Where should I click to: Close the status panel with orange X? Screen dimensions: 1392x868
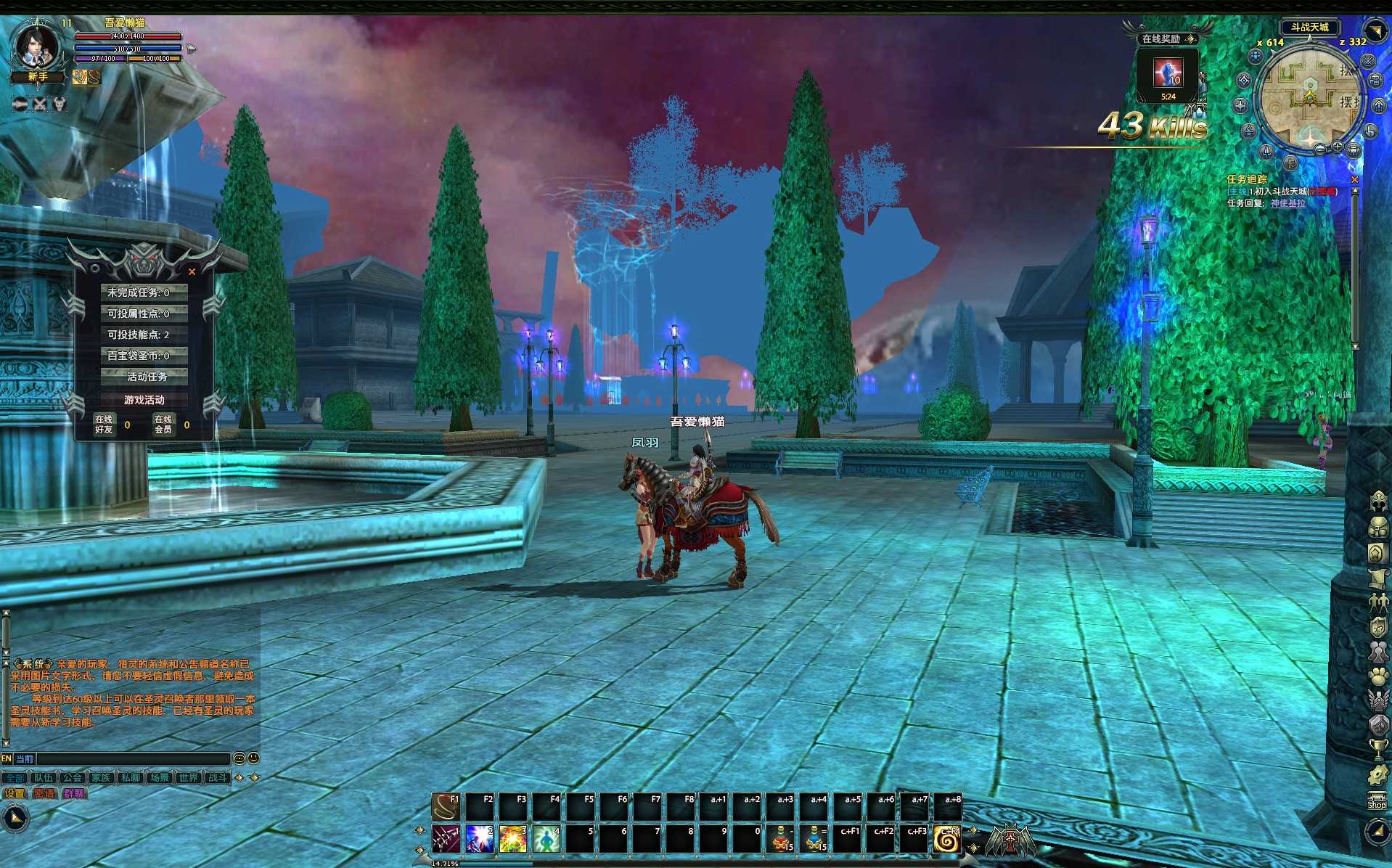[x=192, y=271]
